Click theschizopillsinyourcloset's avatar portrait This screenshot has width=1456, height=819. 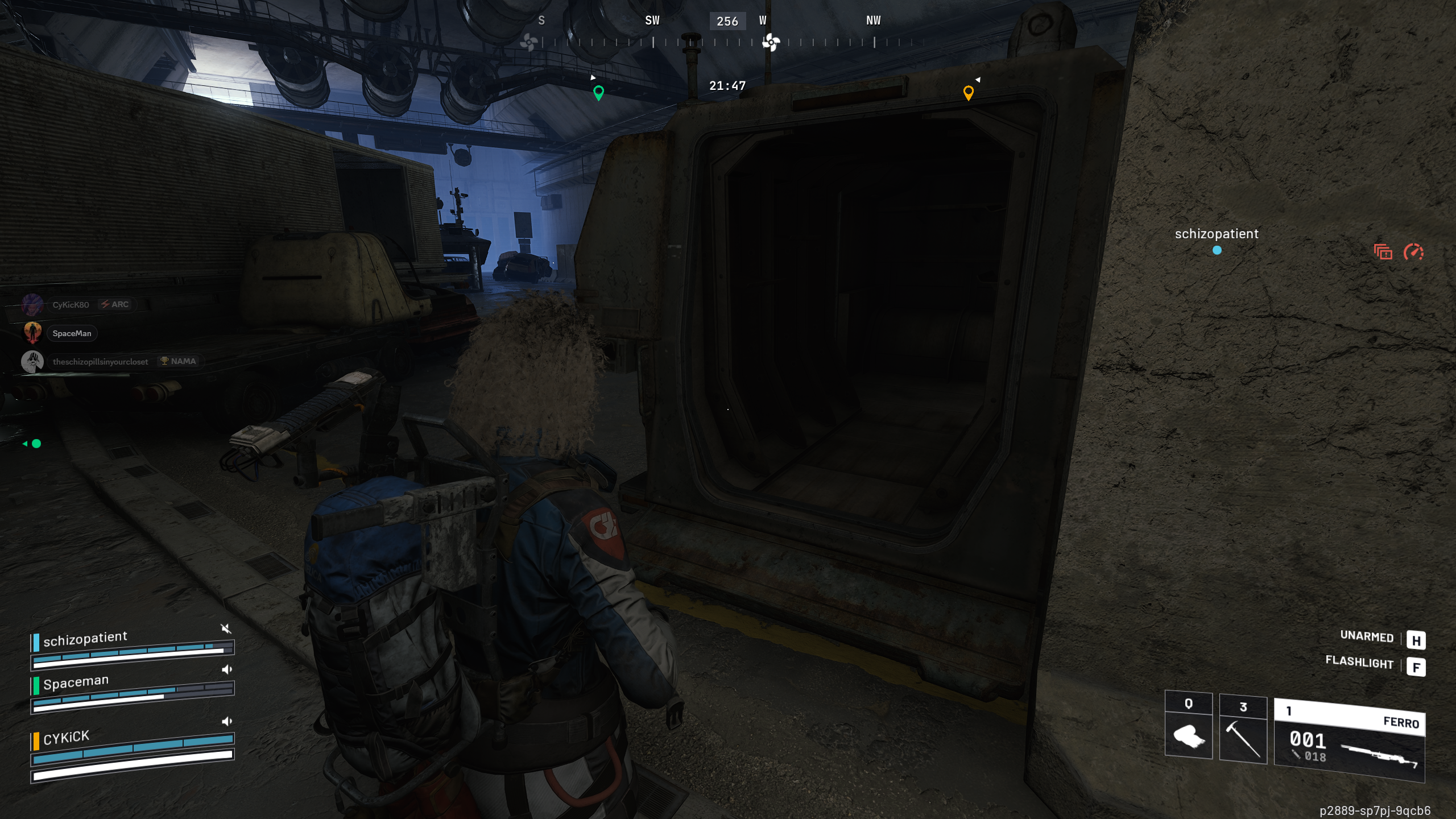click(x=32, y=361)
